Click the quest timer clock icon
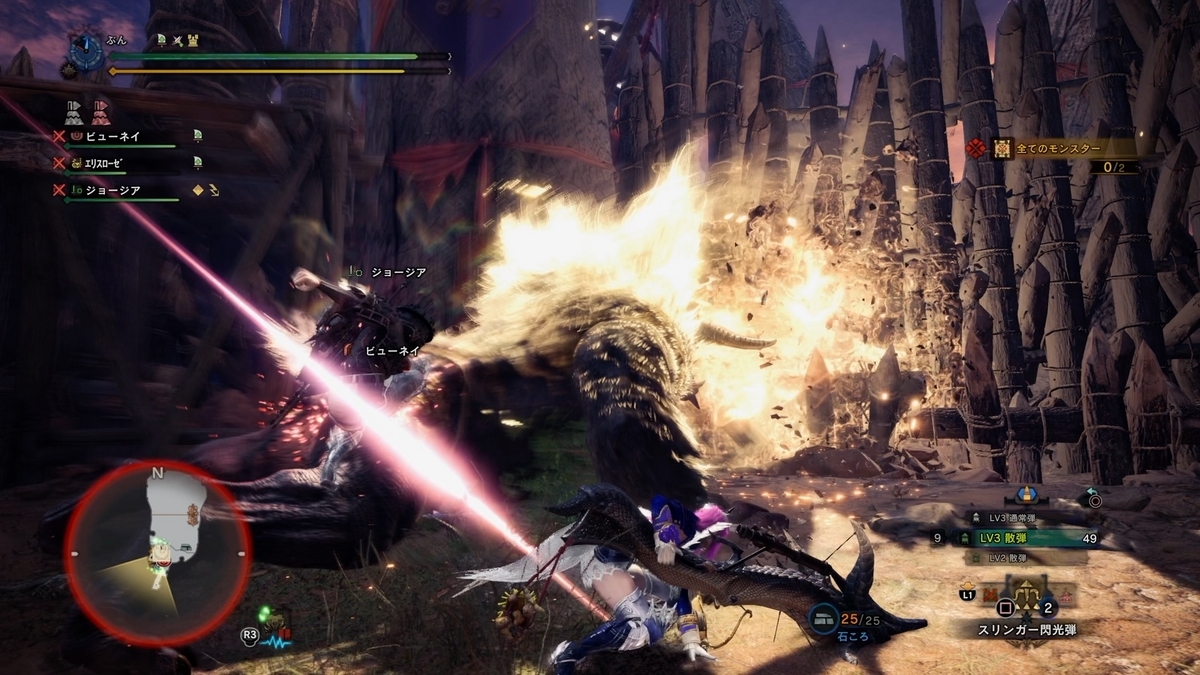1200x675 pixels. [x=86, y=48]
